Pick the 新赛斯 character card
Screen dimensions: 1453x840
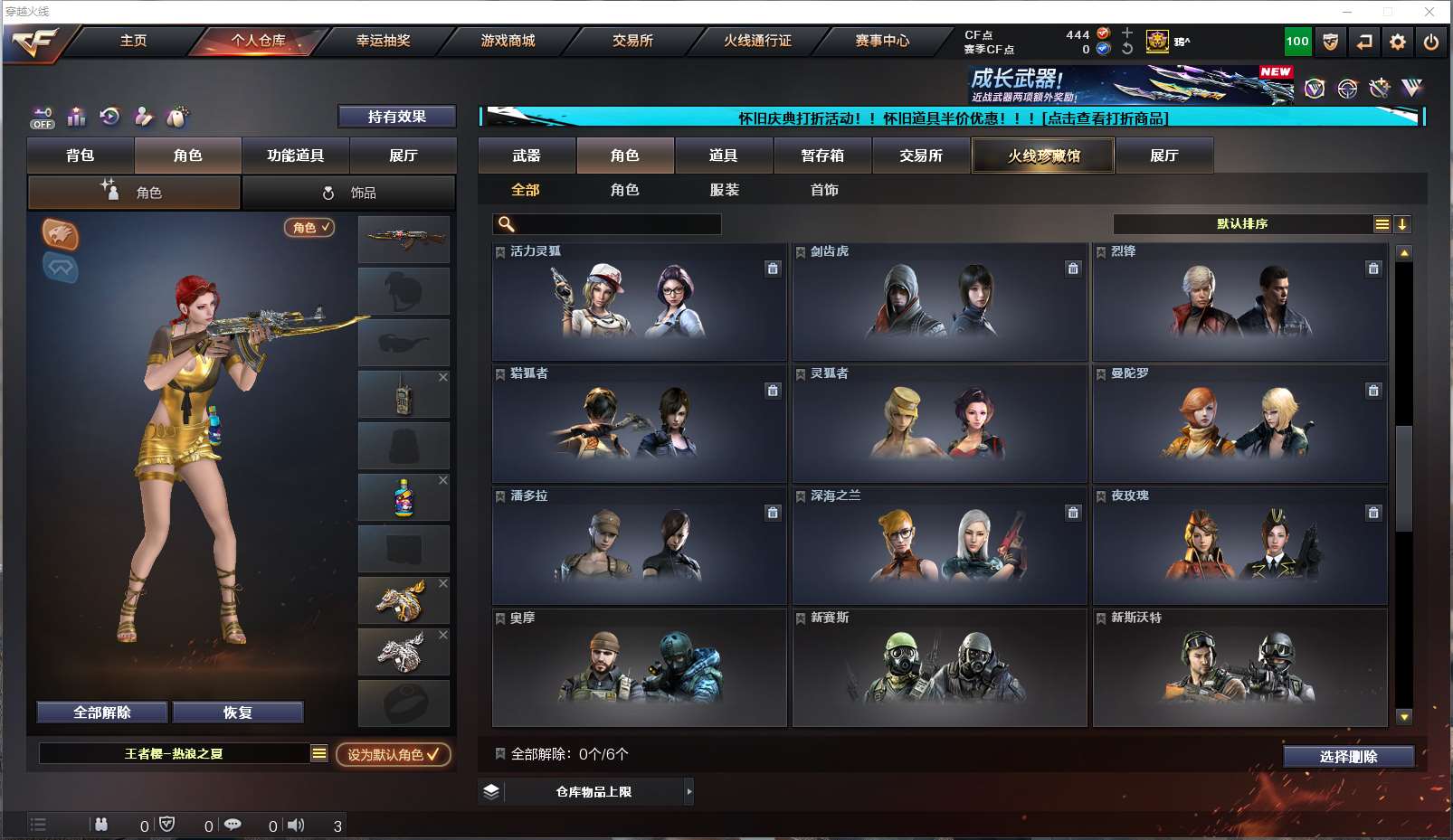(x=939, y=668)
